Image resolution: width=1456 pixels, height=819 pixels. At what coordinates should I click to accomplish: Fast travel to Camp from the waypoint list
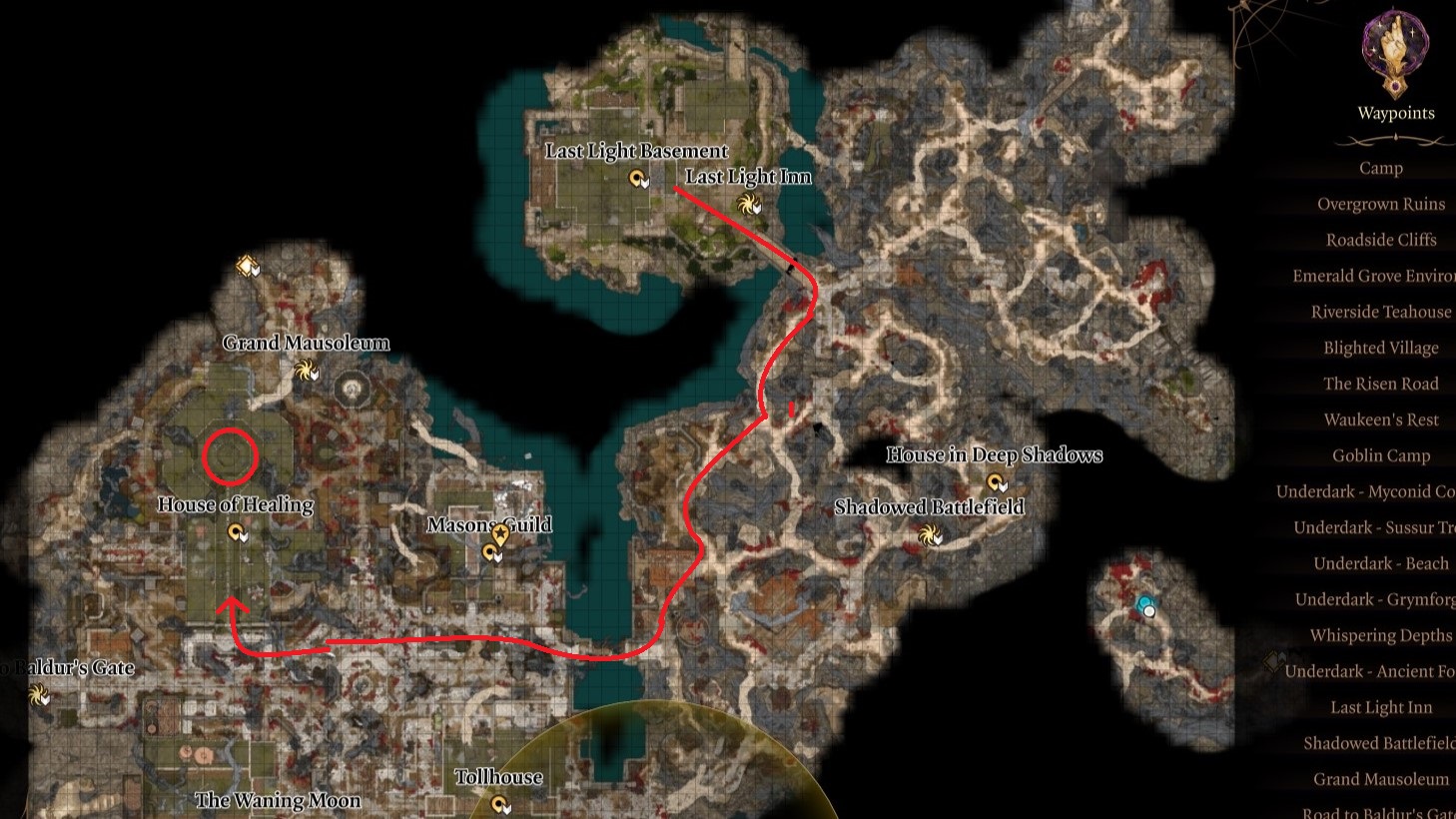(1381, 167)
